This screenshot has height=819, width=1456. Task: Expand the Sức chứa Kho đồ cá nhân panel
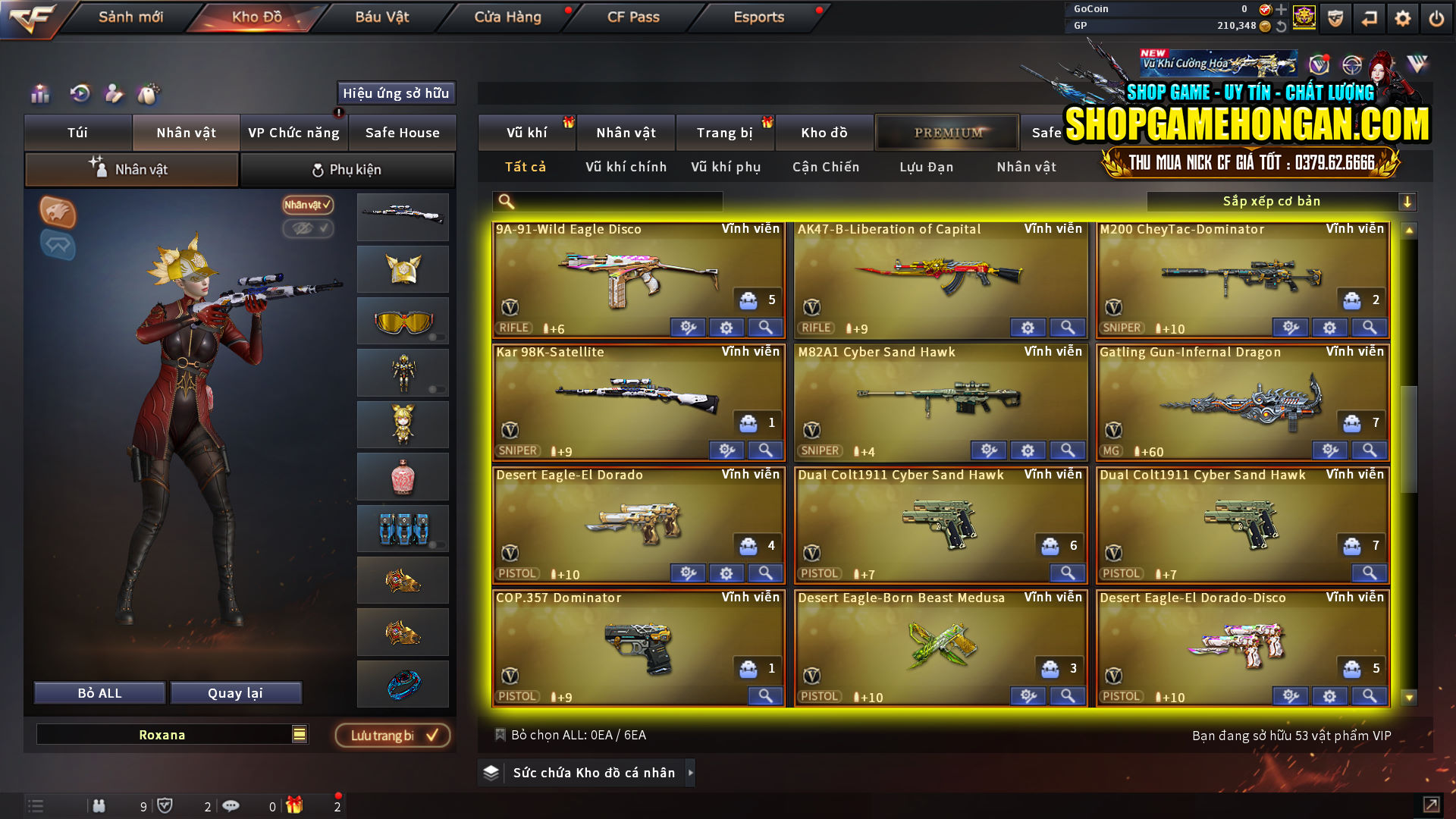(691, 773)
